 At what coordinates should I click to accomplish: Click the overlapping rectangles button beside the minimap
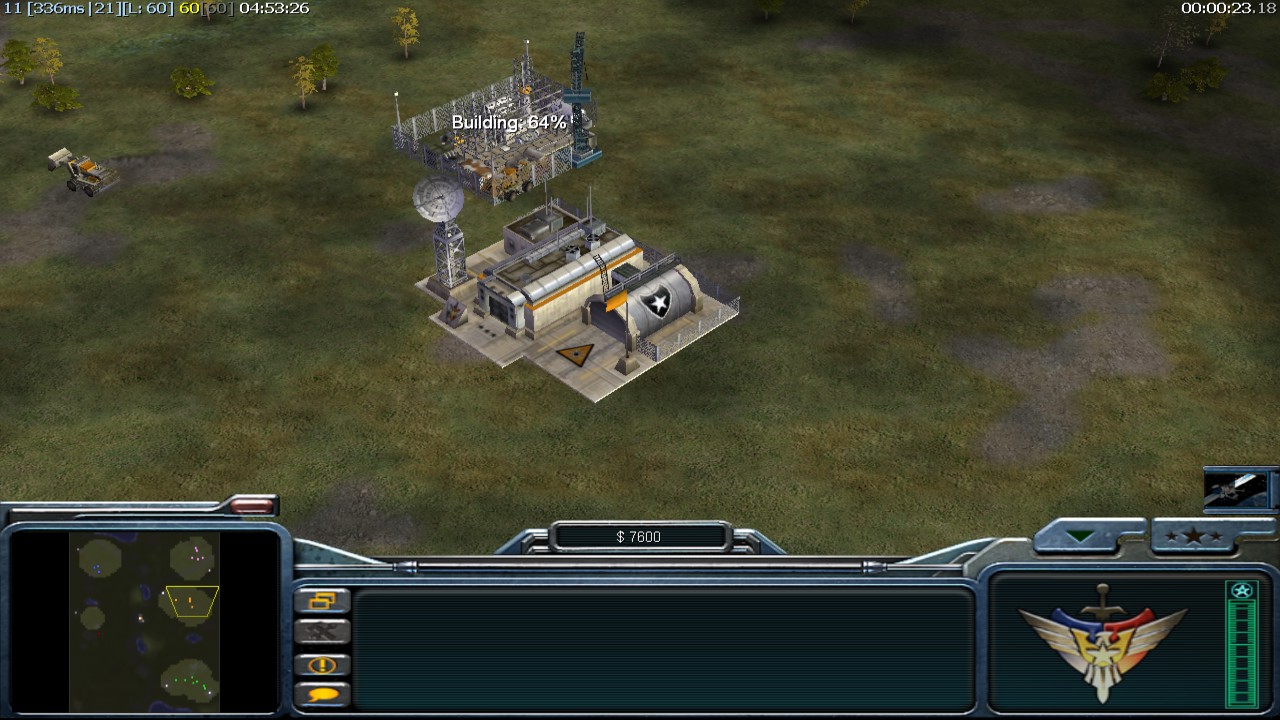click(x=323, y=601)
